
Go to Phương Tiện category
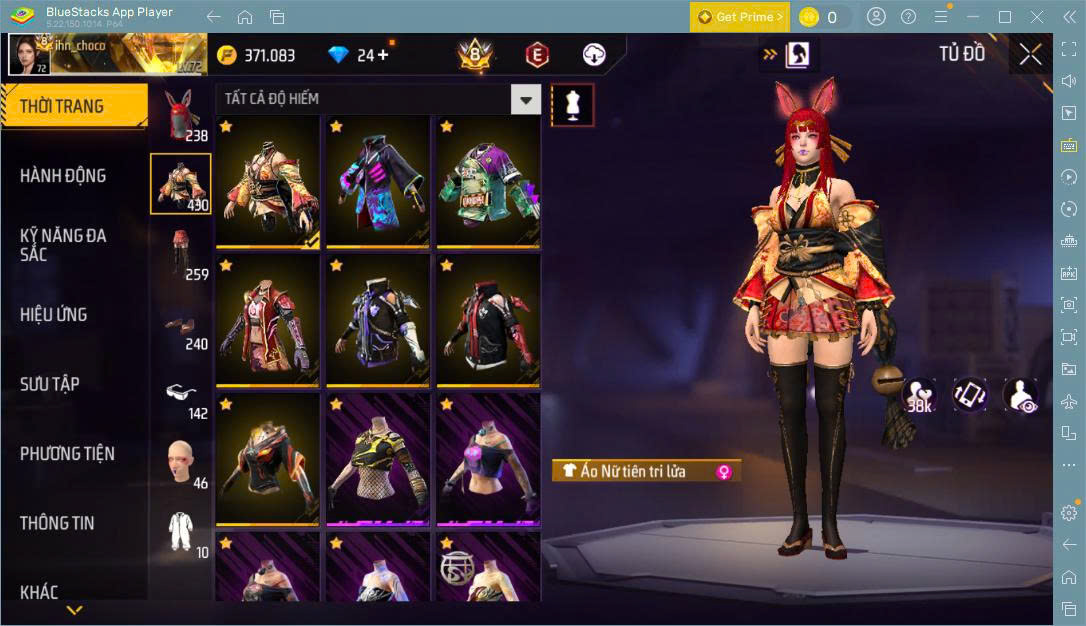(67, 454)
